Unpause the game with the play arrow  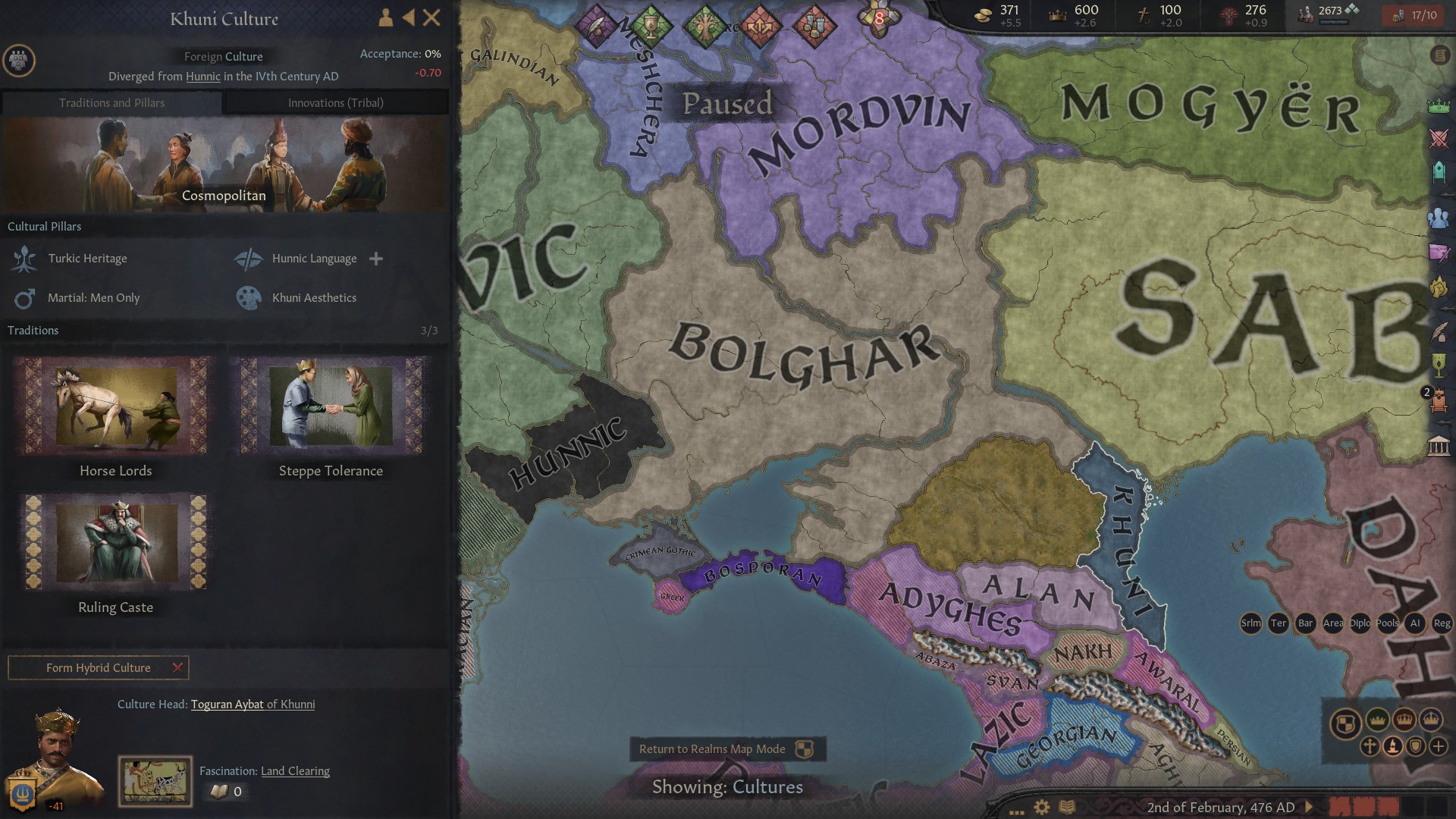click(x=1310, y=808)
